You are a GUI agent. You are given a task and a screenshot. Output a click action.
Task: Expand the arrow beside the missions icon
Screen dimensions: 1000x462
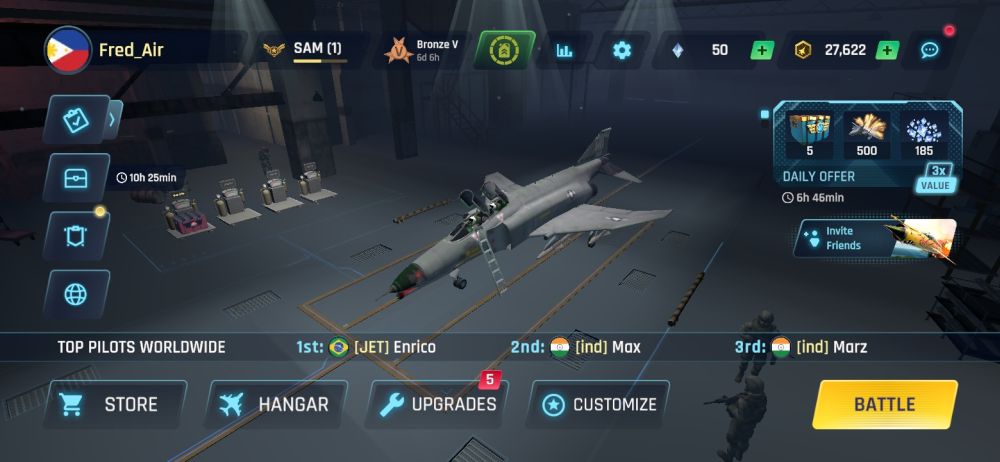click(113, 120)
